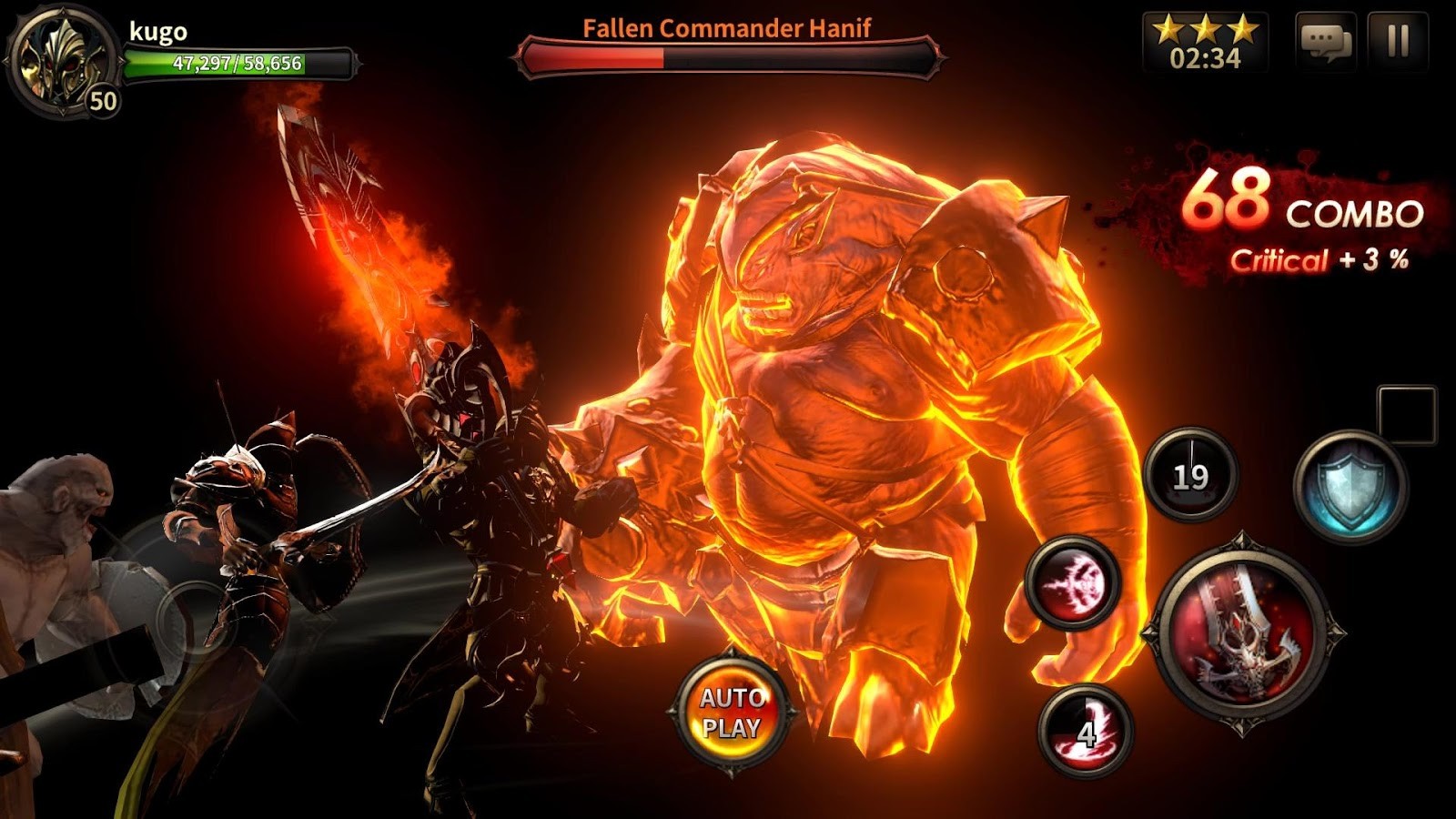Tap the skill on 4 cooldown
1456x819 pixels.
click(1085, 730)
